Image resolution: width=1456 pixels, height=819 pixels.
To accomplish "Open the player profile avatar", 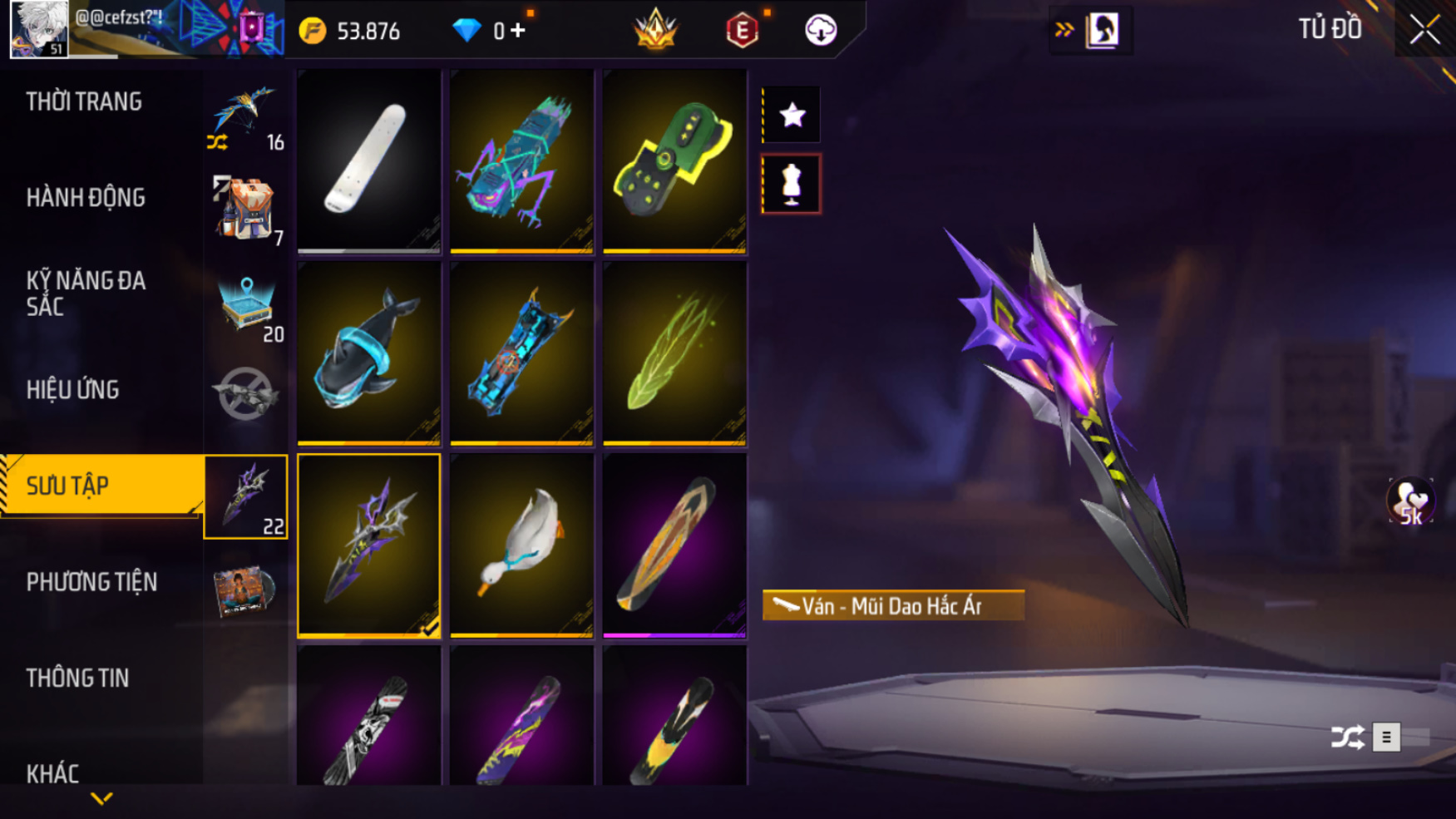I will pyautogui.click(x=39, y=29).
